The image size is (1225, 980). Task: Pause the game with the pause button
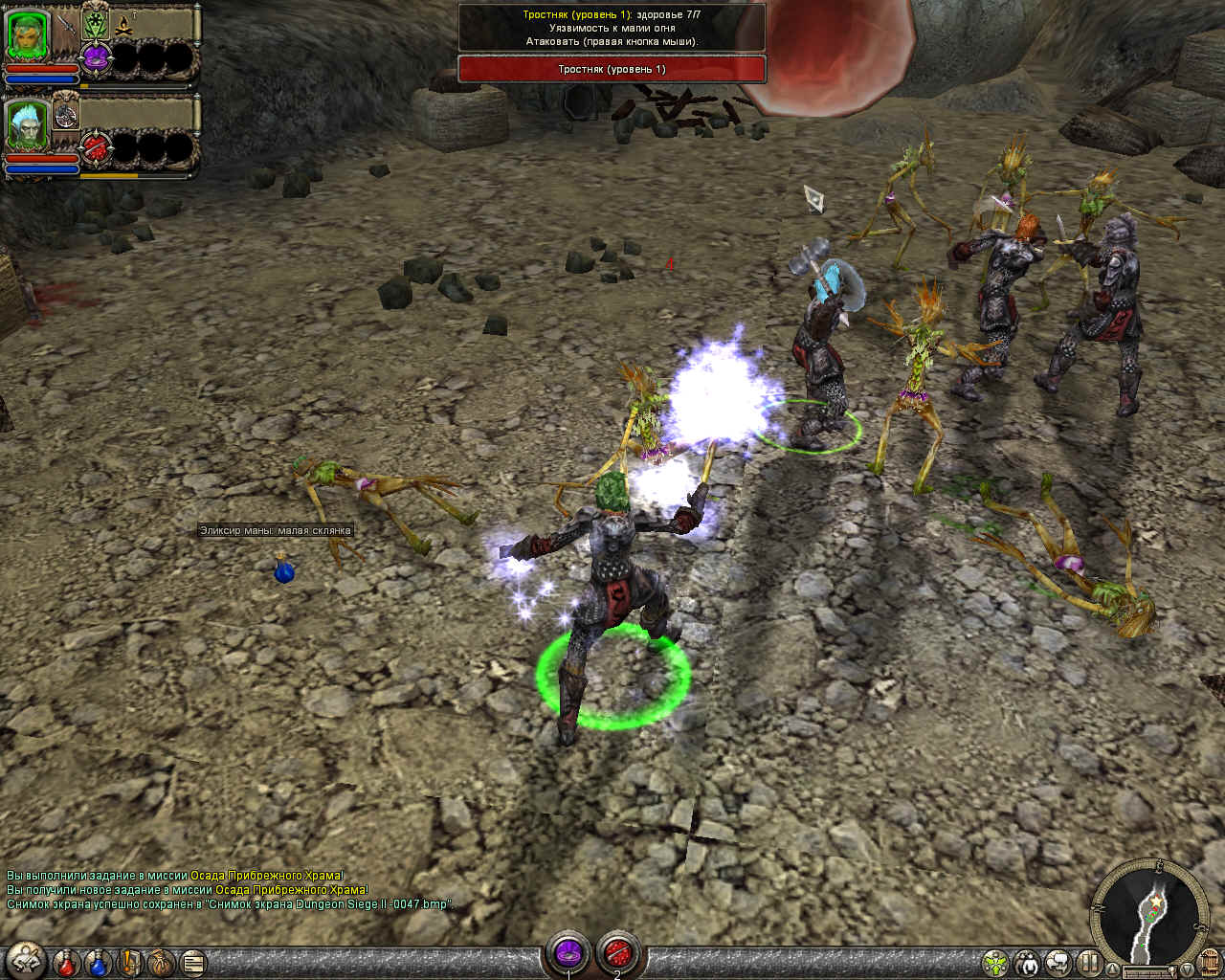click(1089, 961)
